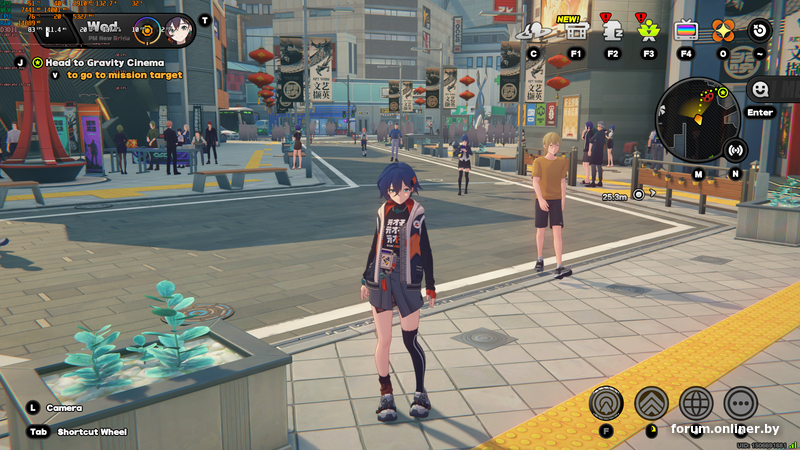Open the rainbow TV icon
This screenshot has height=450, width=800.
686,30
